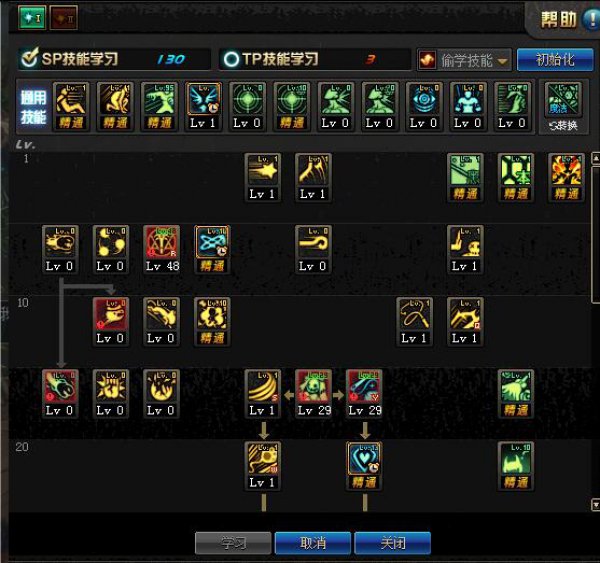Select the shooting star Lv 1 skill
Image resolution: width=600 pixels, height=563 pixels.
[263, 172]
